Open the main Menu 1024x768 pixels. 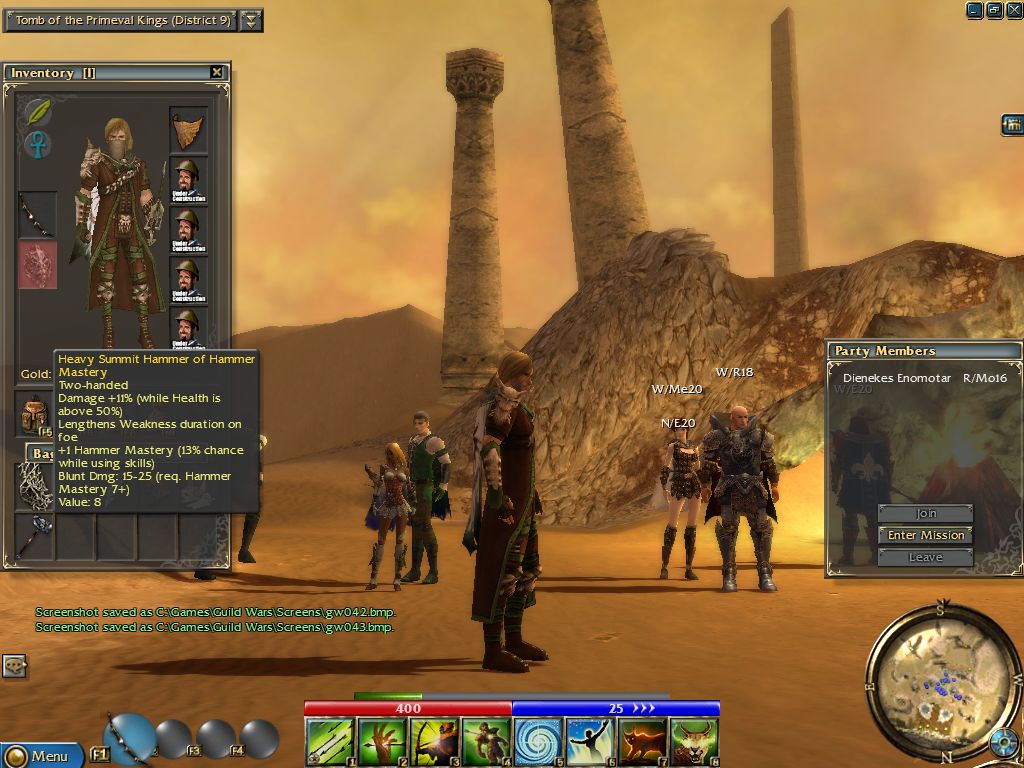point(40,756)
